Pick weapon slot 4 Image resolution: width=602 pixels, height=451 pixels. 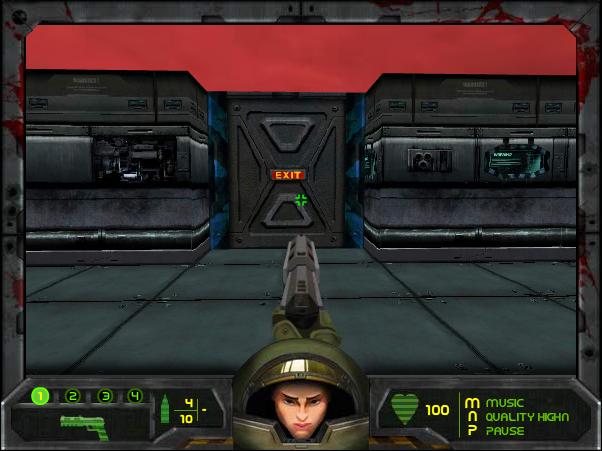[134, 396]
